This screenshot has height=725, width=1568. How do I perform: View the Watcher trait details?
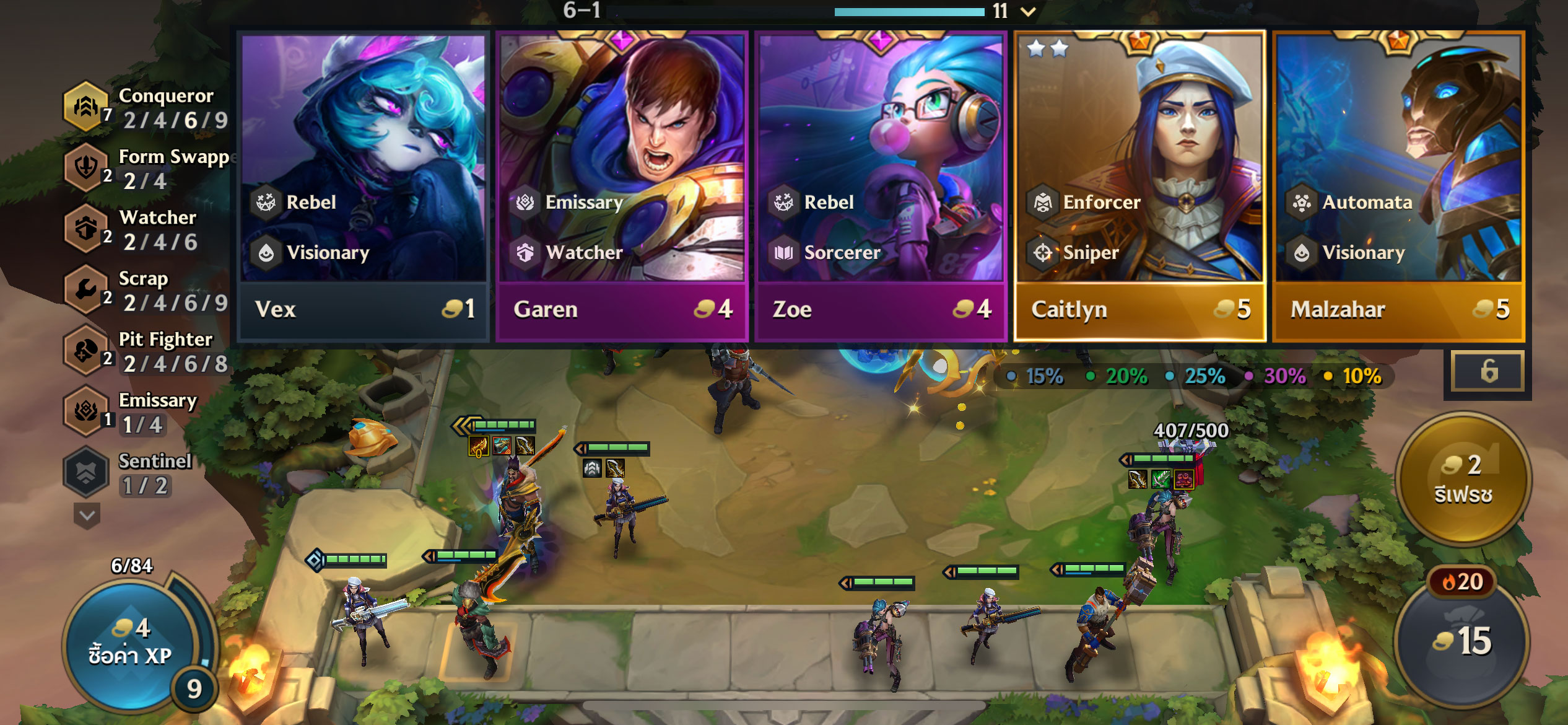(85, 229)
